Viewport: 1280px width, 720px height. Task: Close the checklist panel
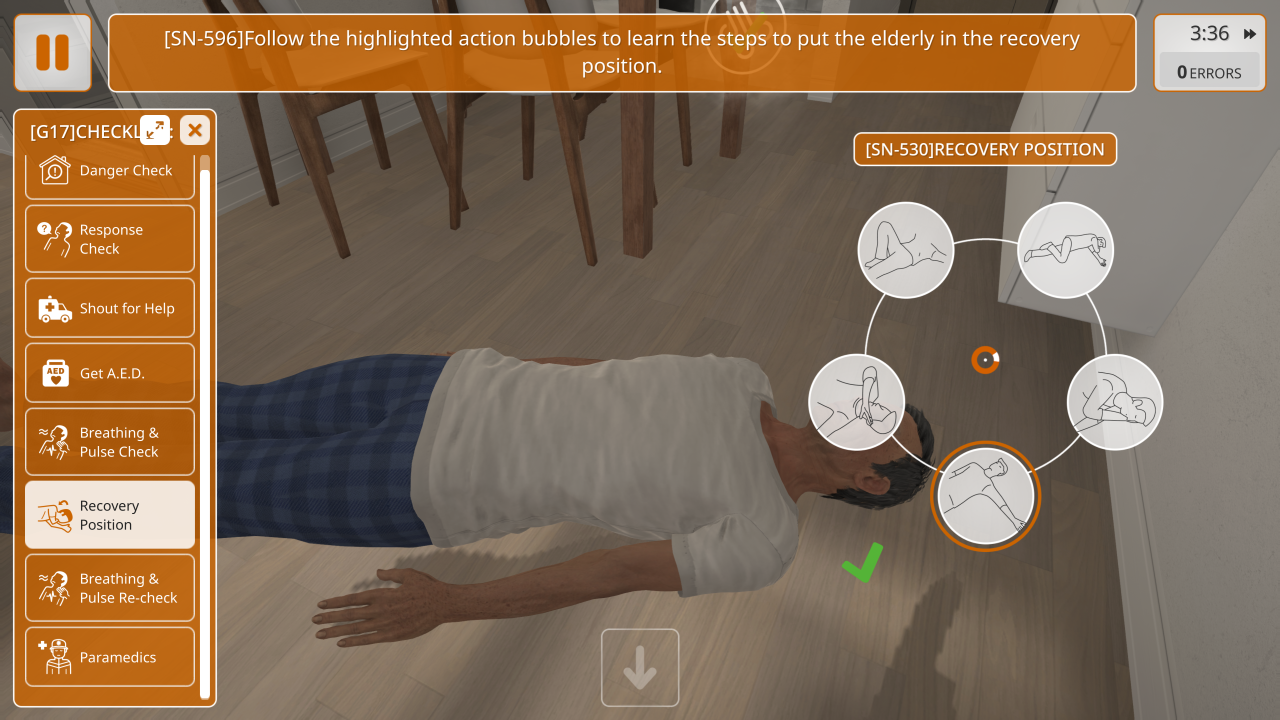195,129
